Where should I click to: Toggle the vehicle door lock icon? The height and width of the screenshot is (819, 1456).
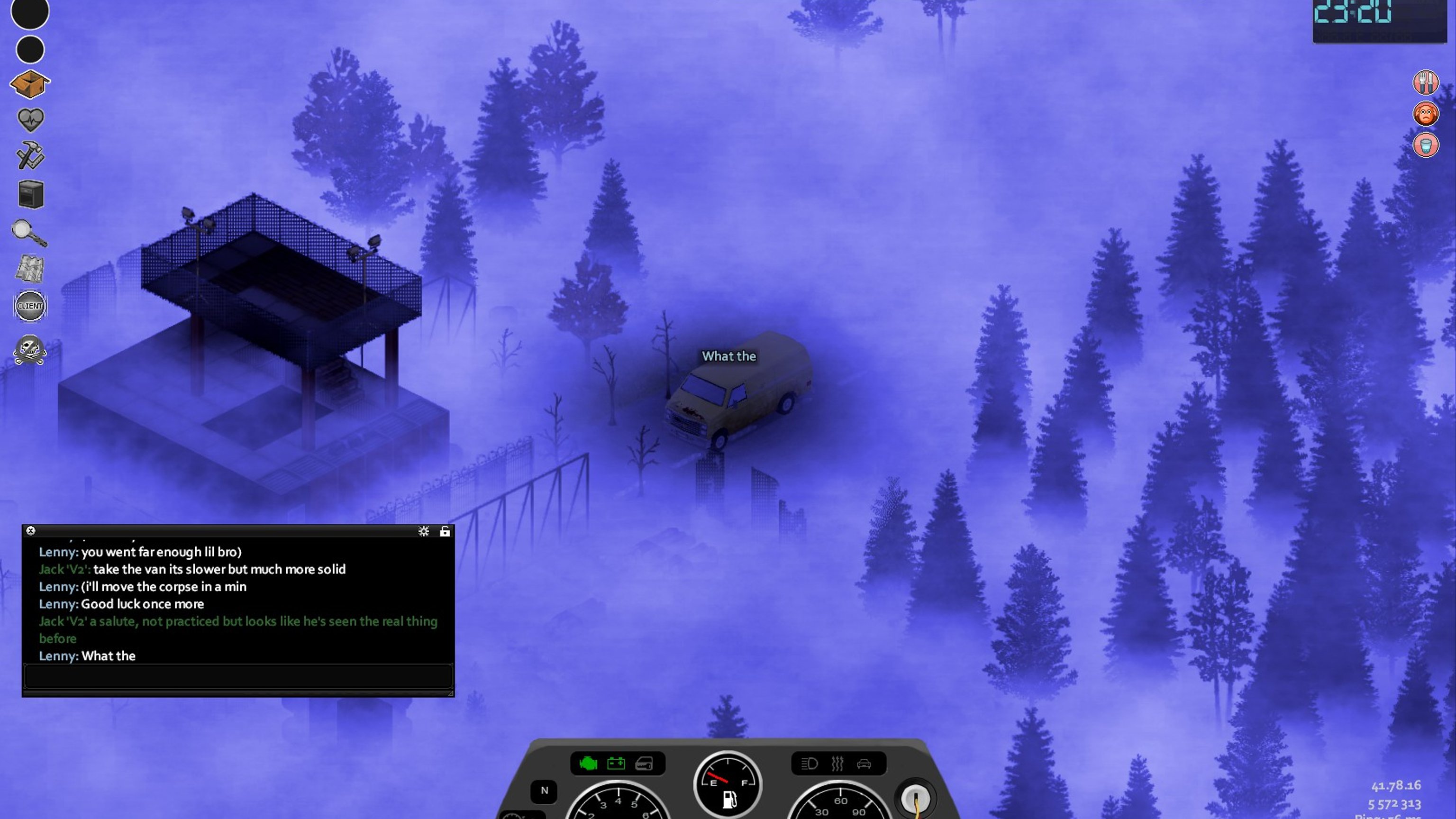(644, 764)
